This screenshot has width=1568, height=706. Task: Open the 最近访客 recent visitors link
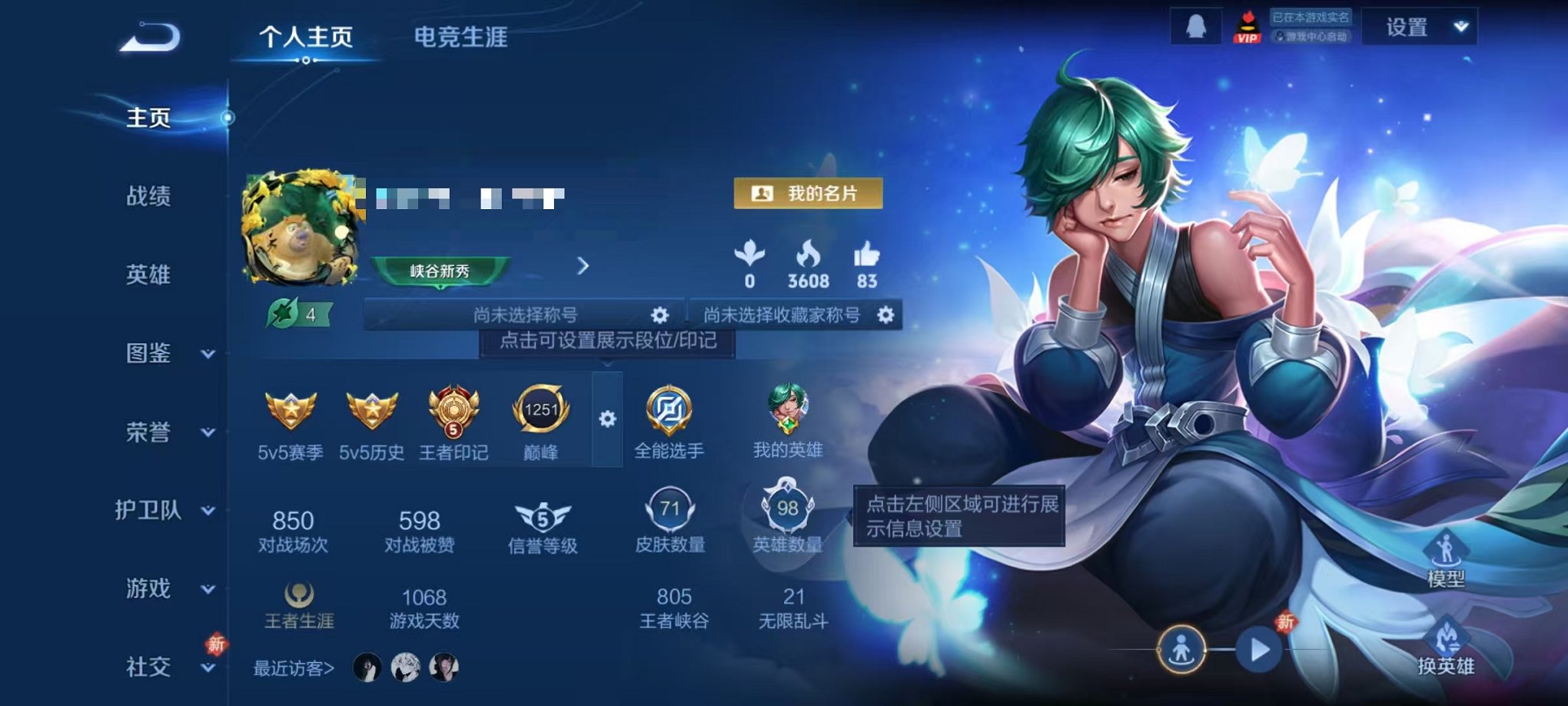291,668
